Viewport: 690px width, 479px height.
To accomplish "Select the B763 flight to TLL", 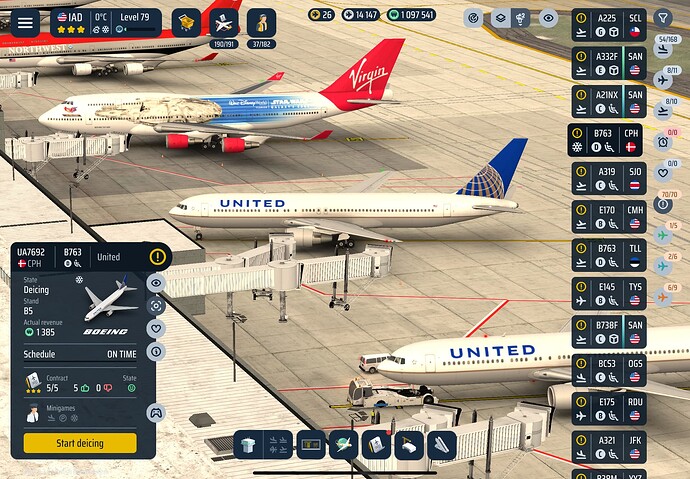I will coord(609,254).
